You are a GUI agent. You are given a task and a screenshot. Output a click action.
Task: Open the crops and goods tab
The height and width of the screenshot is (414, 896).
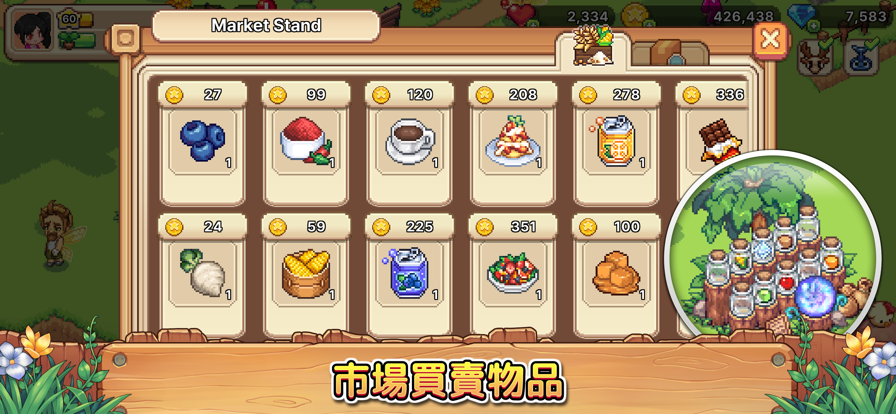pos(594,50)
